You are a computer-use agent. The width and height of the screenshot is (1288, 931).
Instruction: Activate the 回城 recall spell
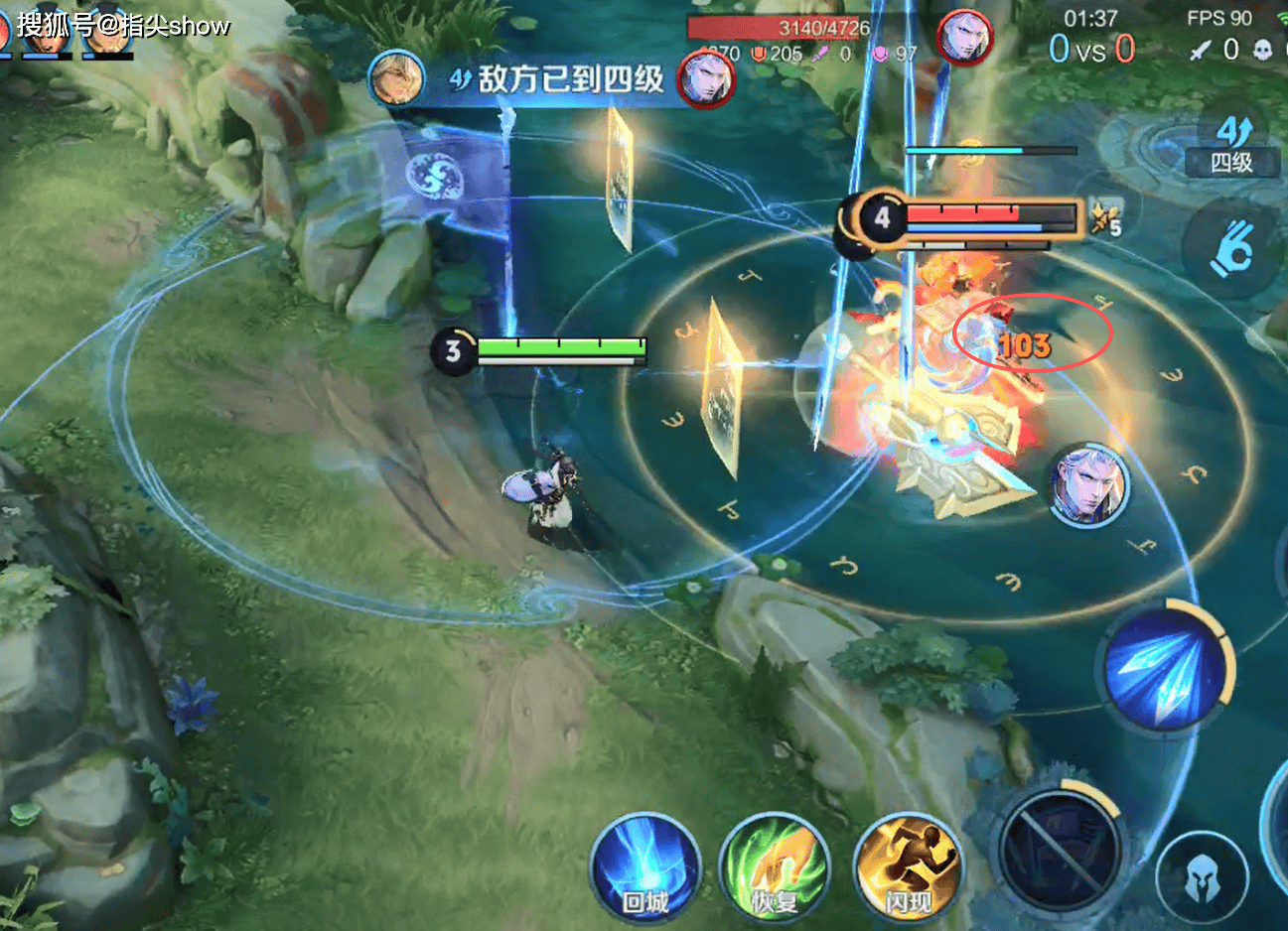click(644, 868)
